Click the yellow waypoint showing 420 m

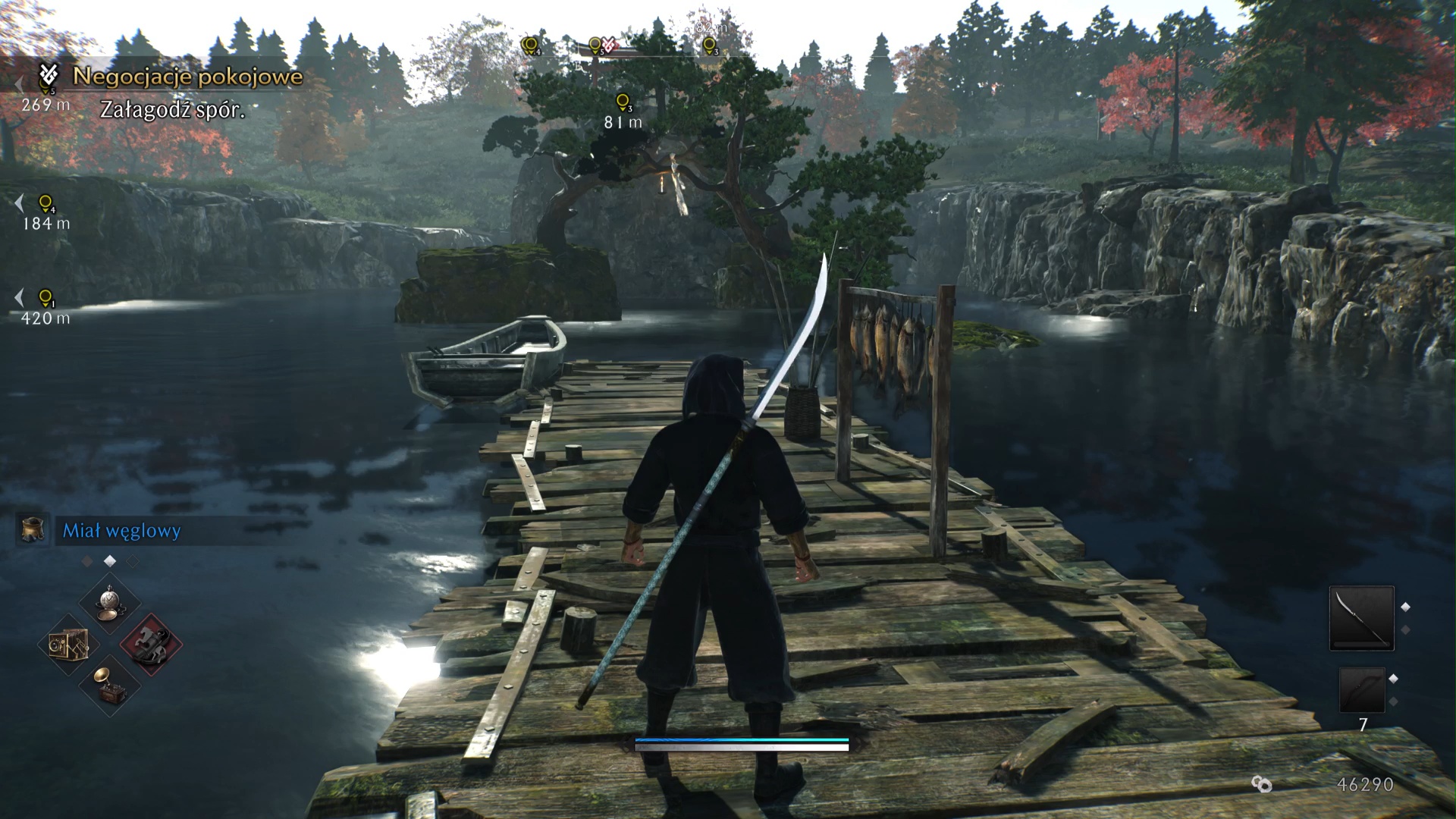(45, 297)
